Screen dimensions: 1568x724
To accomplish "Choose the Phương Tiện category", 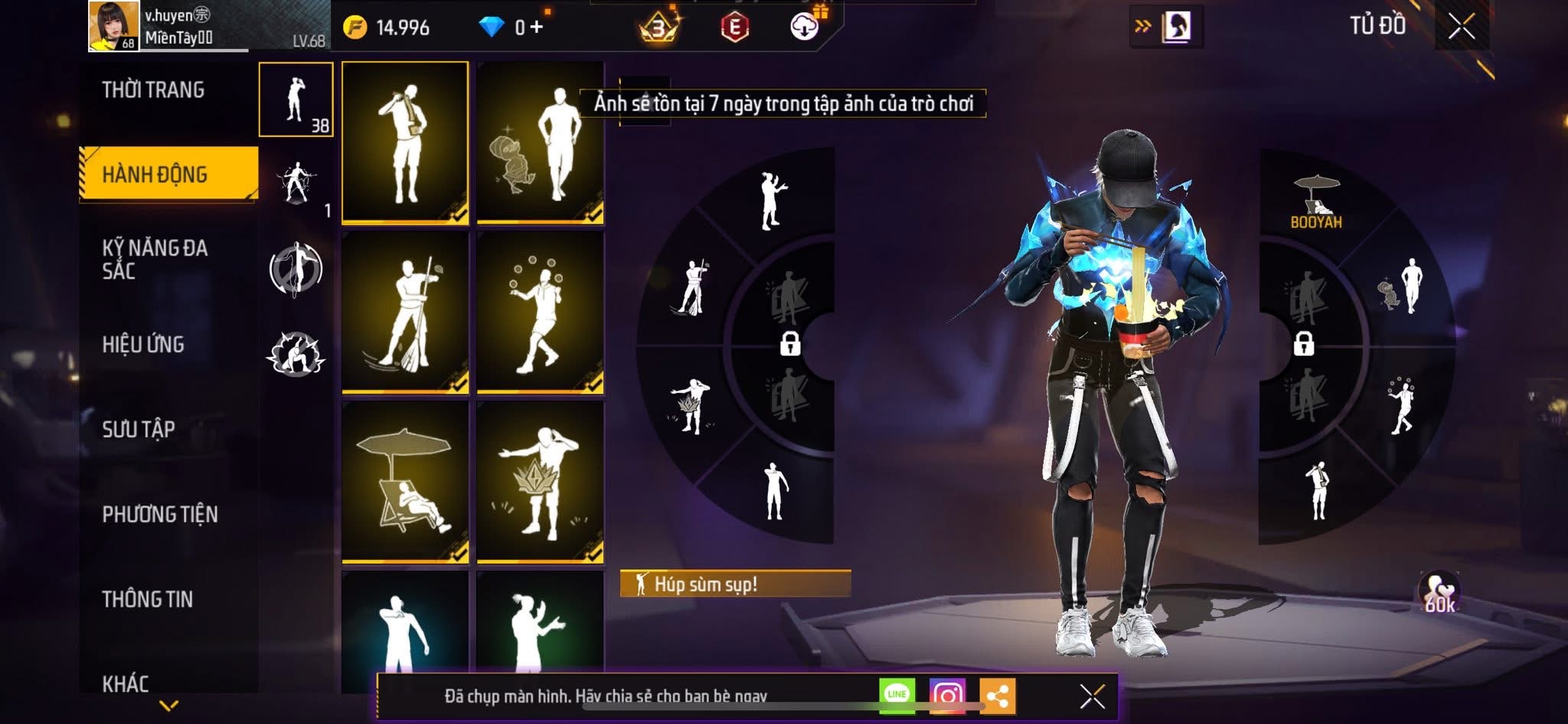I will pos(160,514).
